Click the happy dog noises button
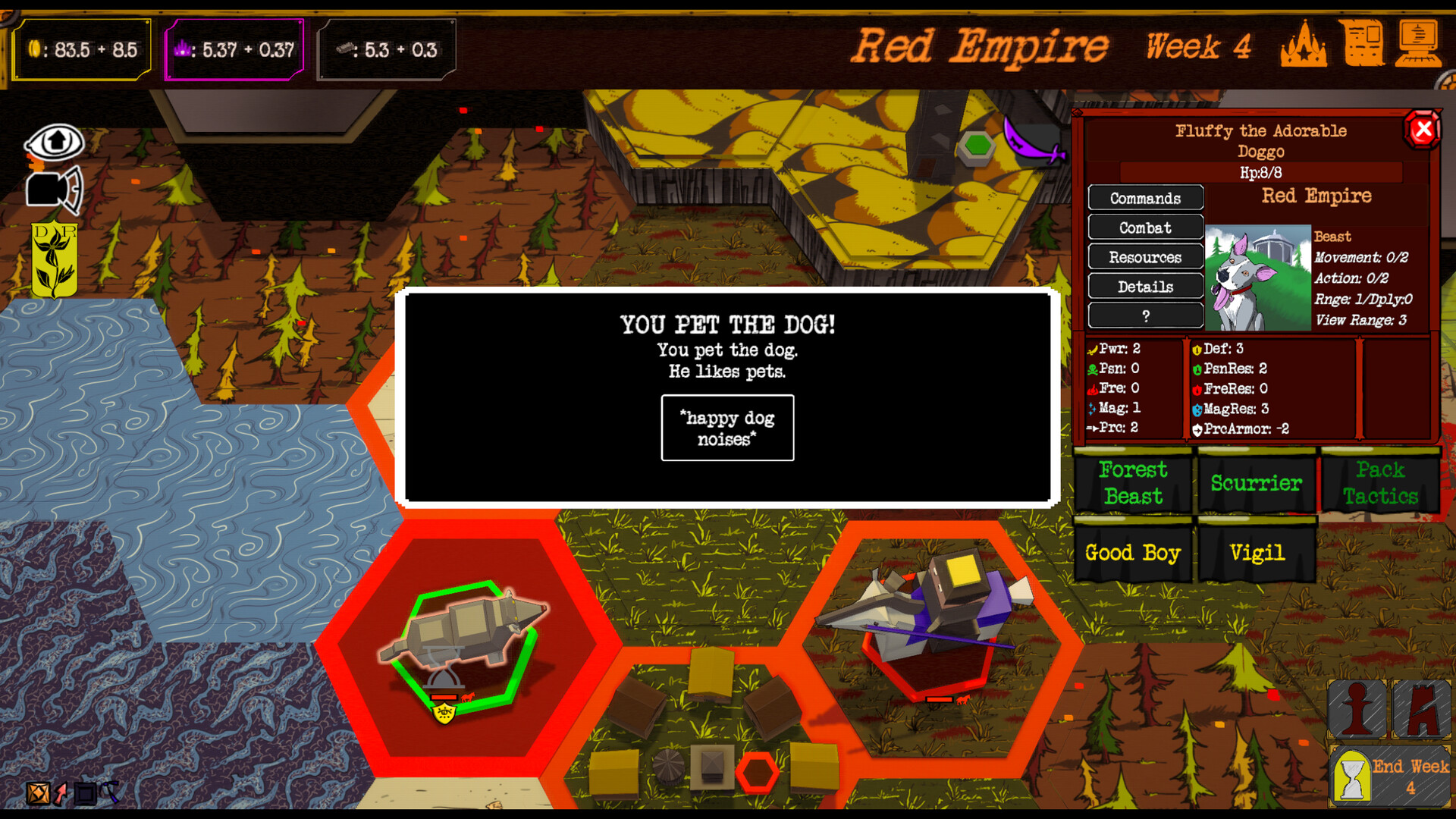The width and height of the screenshot is (1456, 819). (x=726, y=428)
